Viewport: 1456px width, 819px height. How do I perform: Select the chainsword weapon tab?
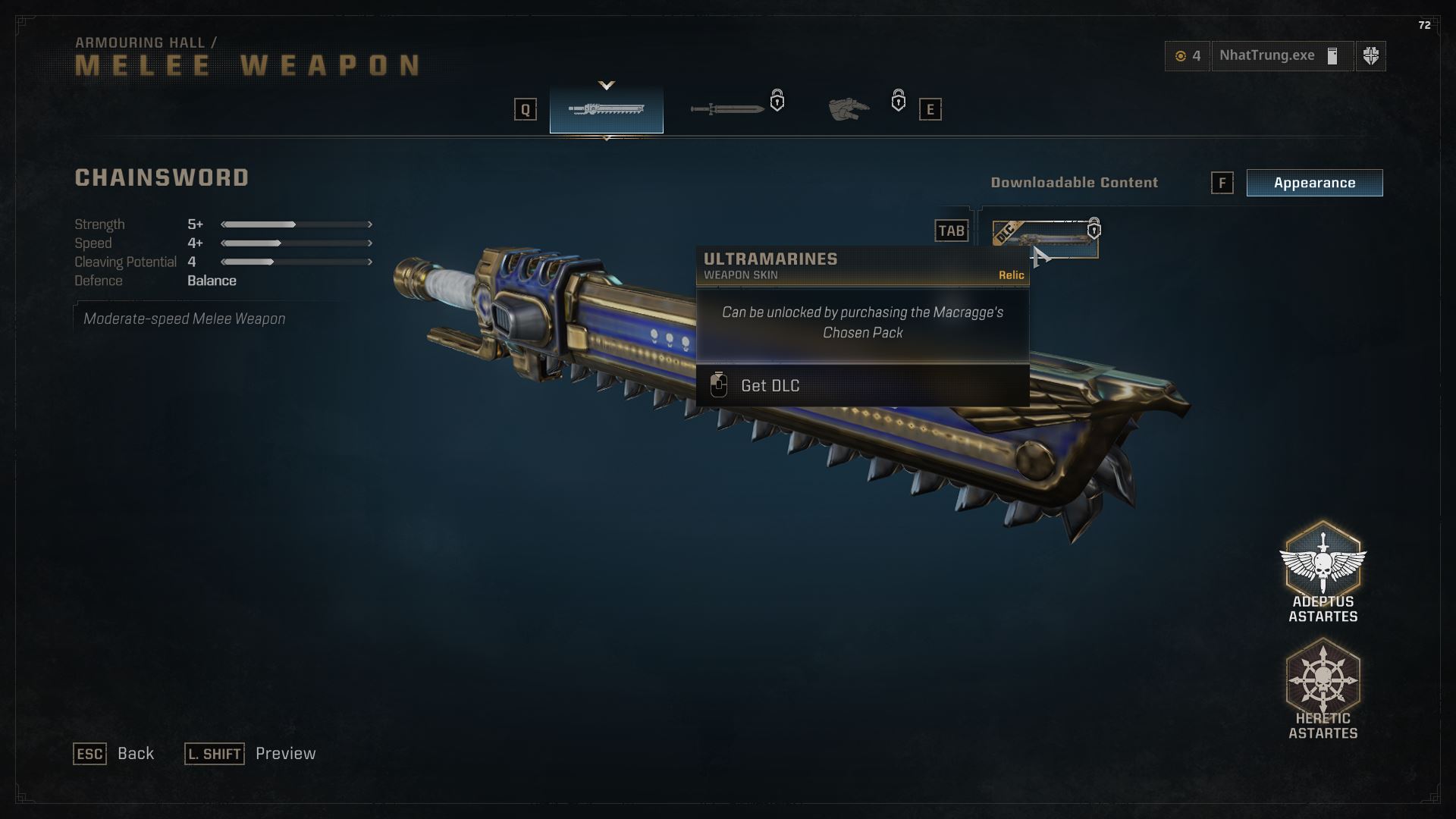[606, 110]
